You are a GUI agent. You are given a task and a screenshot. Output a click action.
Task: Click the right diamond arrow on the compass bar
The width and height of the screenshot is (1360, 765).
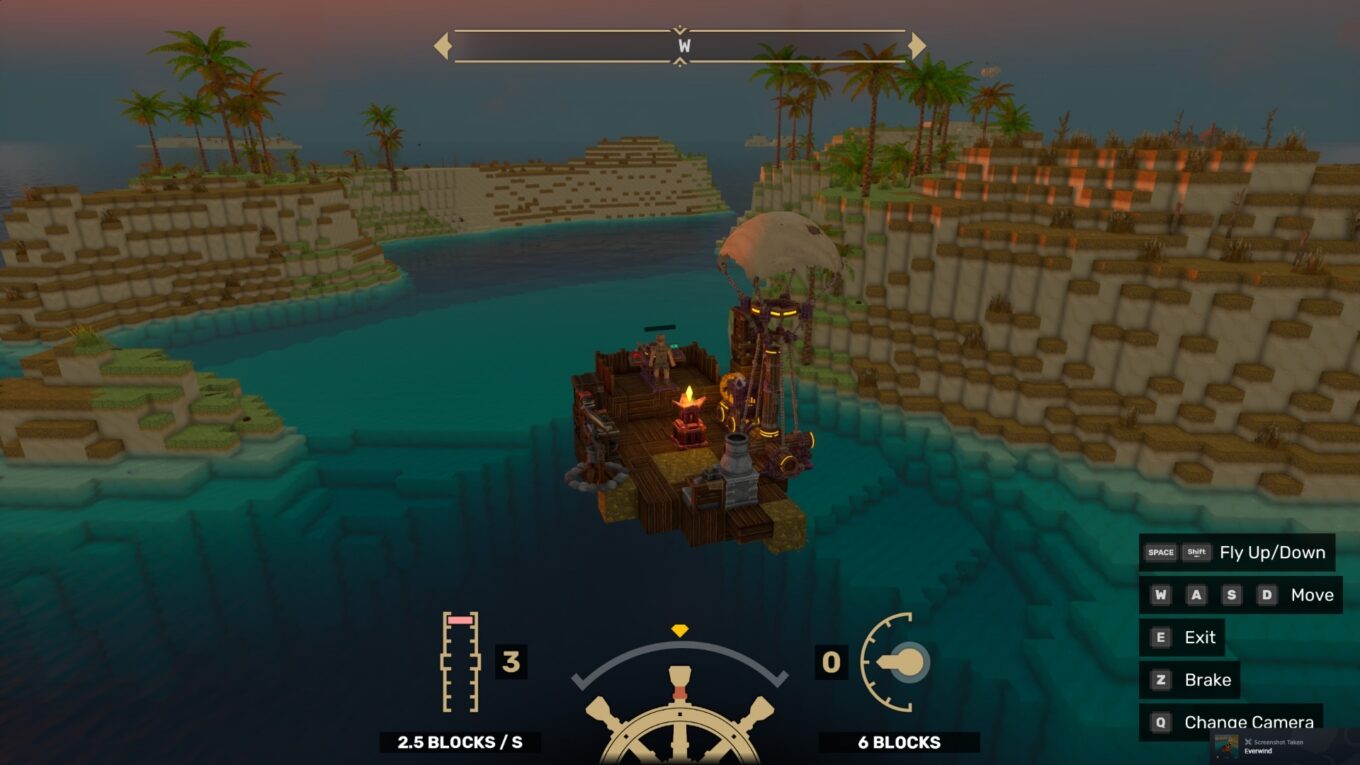[x=916, y=45]
